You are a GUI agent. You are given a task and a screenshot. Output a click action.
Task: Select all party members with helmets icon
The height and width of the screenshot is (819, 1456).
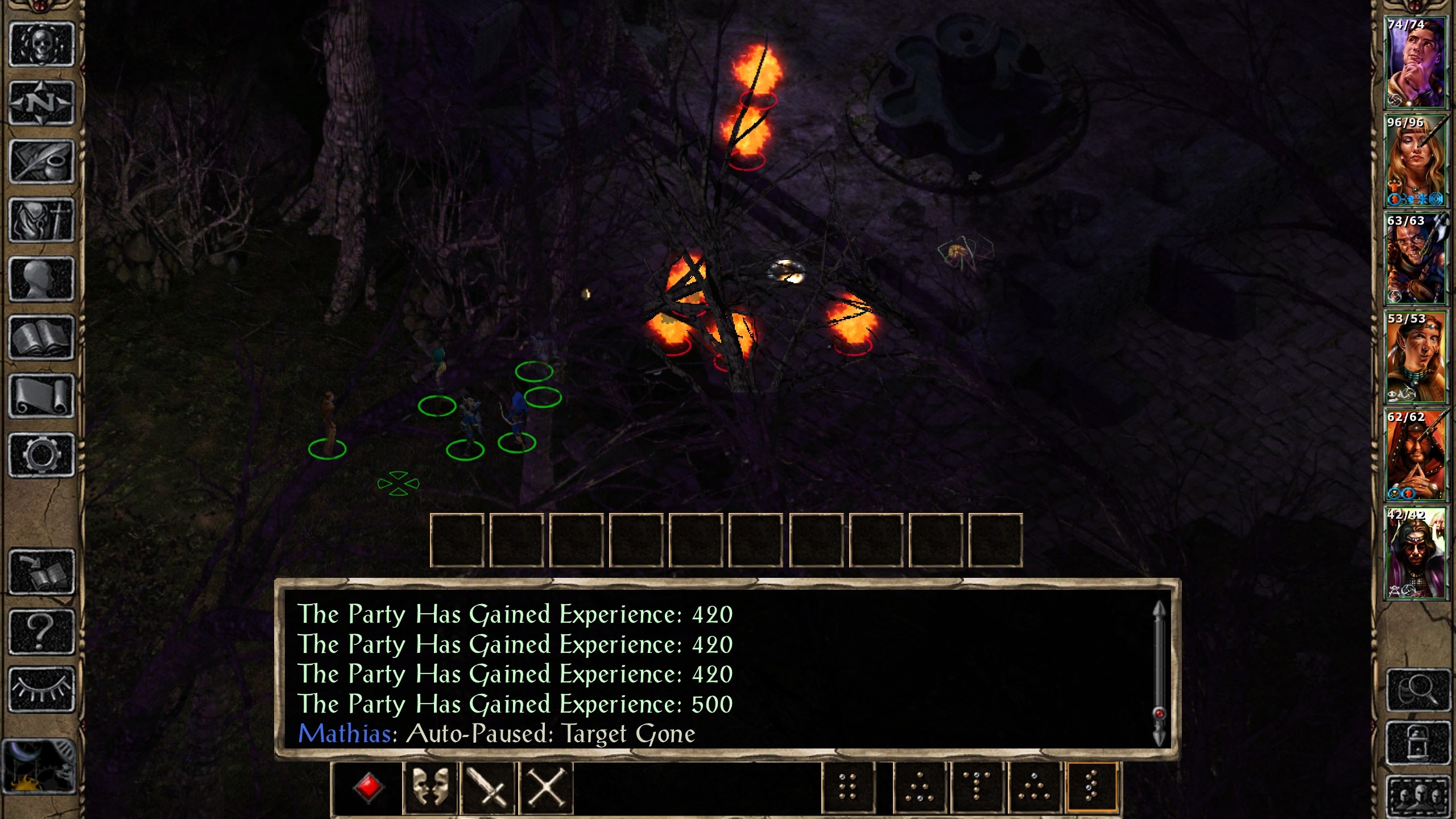coord(1418,796)
